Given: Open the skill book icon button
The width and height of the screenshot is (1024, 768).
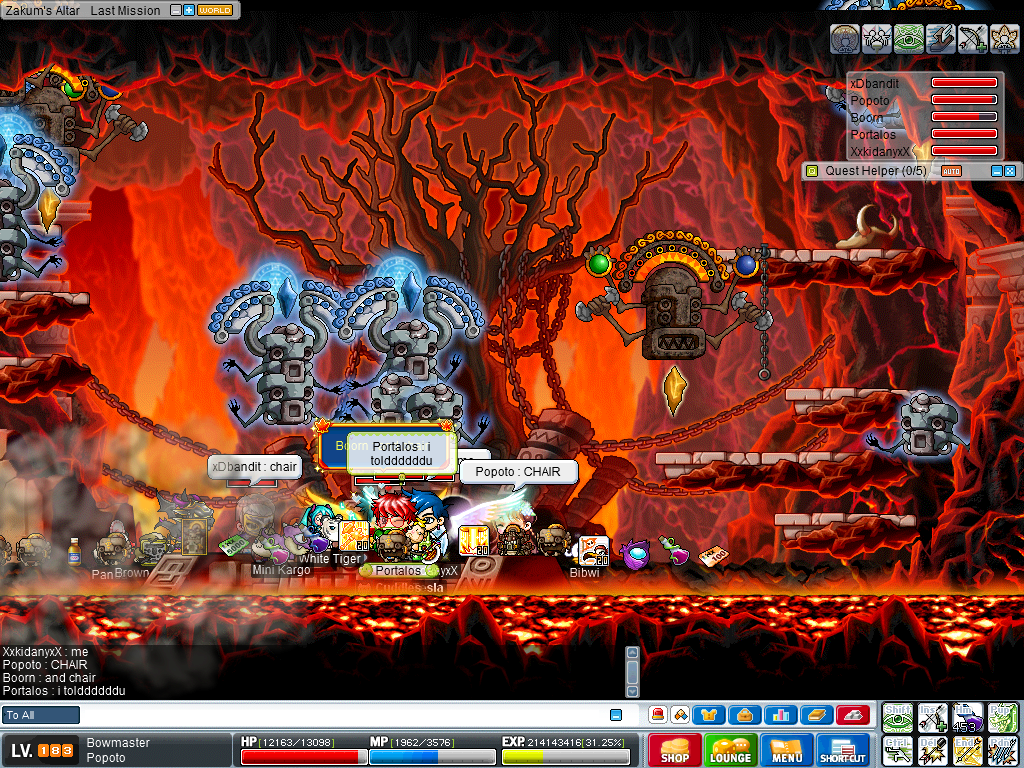Looking at the screenshot, I should point(815,715).
